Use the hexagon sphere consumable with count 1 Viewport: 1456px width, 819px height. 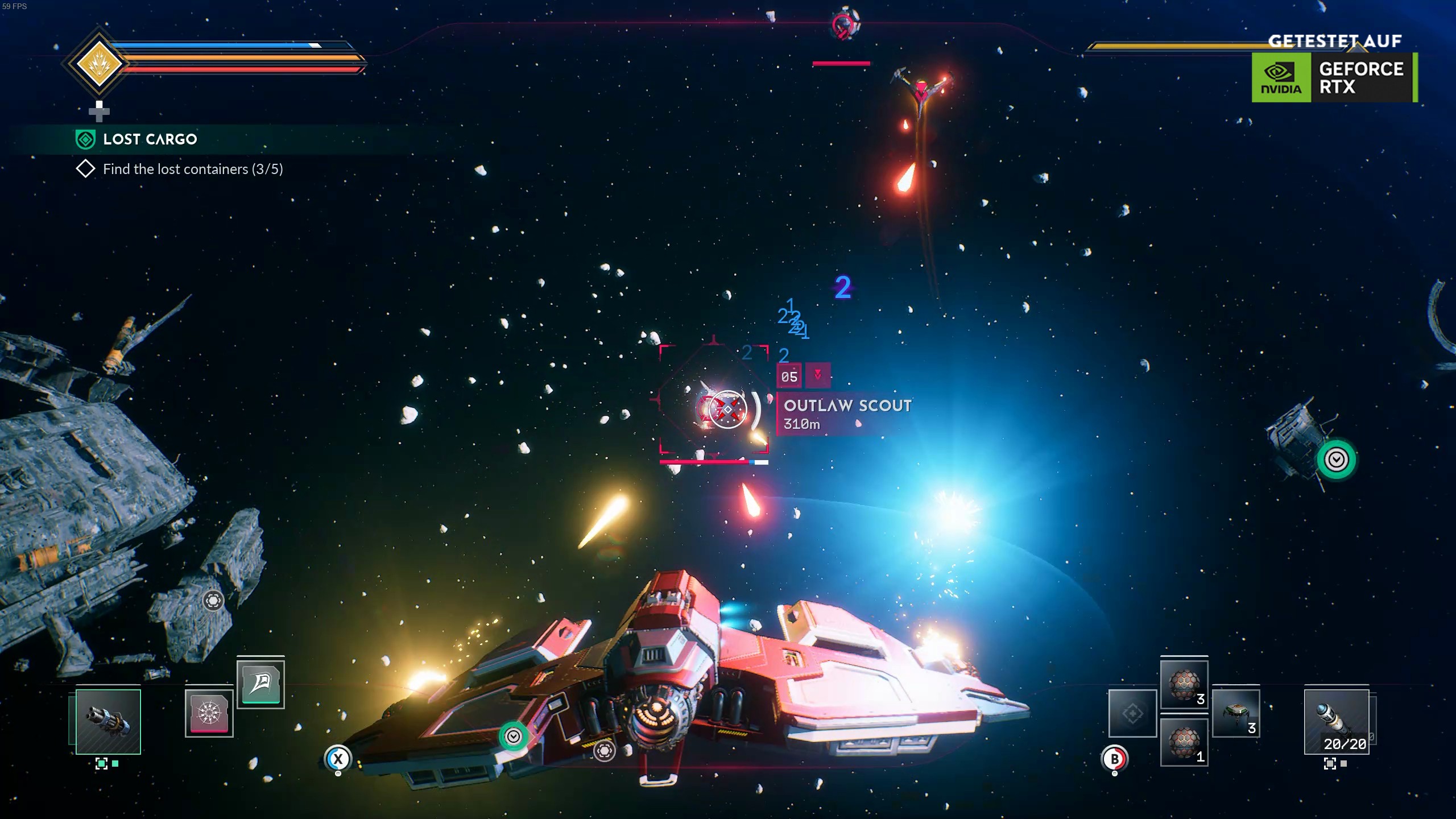1184,742
